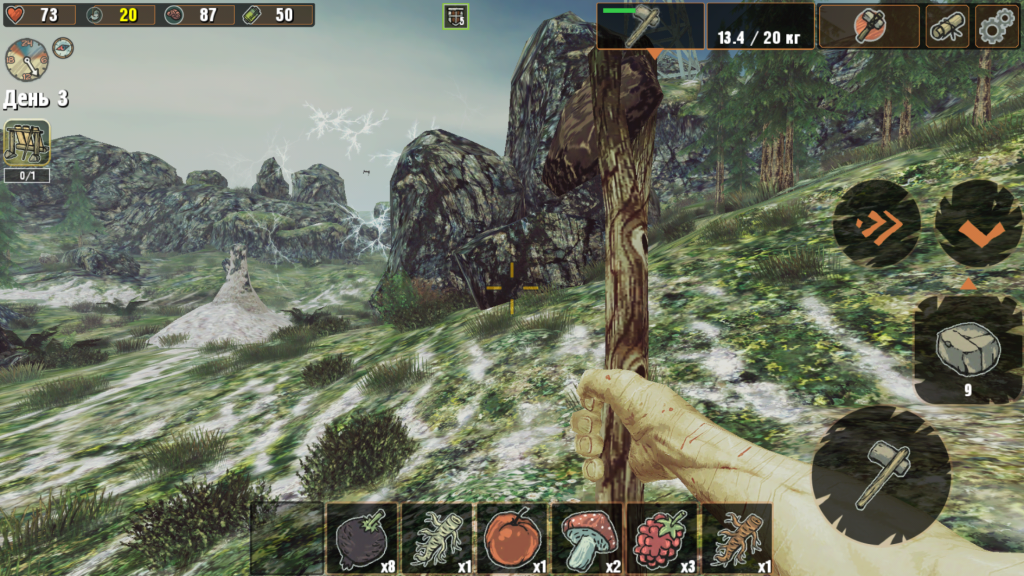Tap the clock and compass icon
The width and height of the screenshot is (1024, 576).
coord(26,59)
